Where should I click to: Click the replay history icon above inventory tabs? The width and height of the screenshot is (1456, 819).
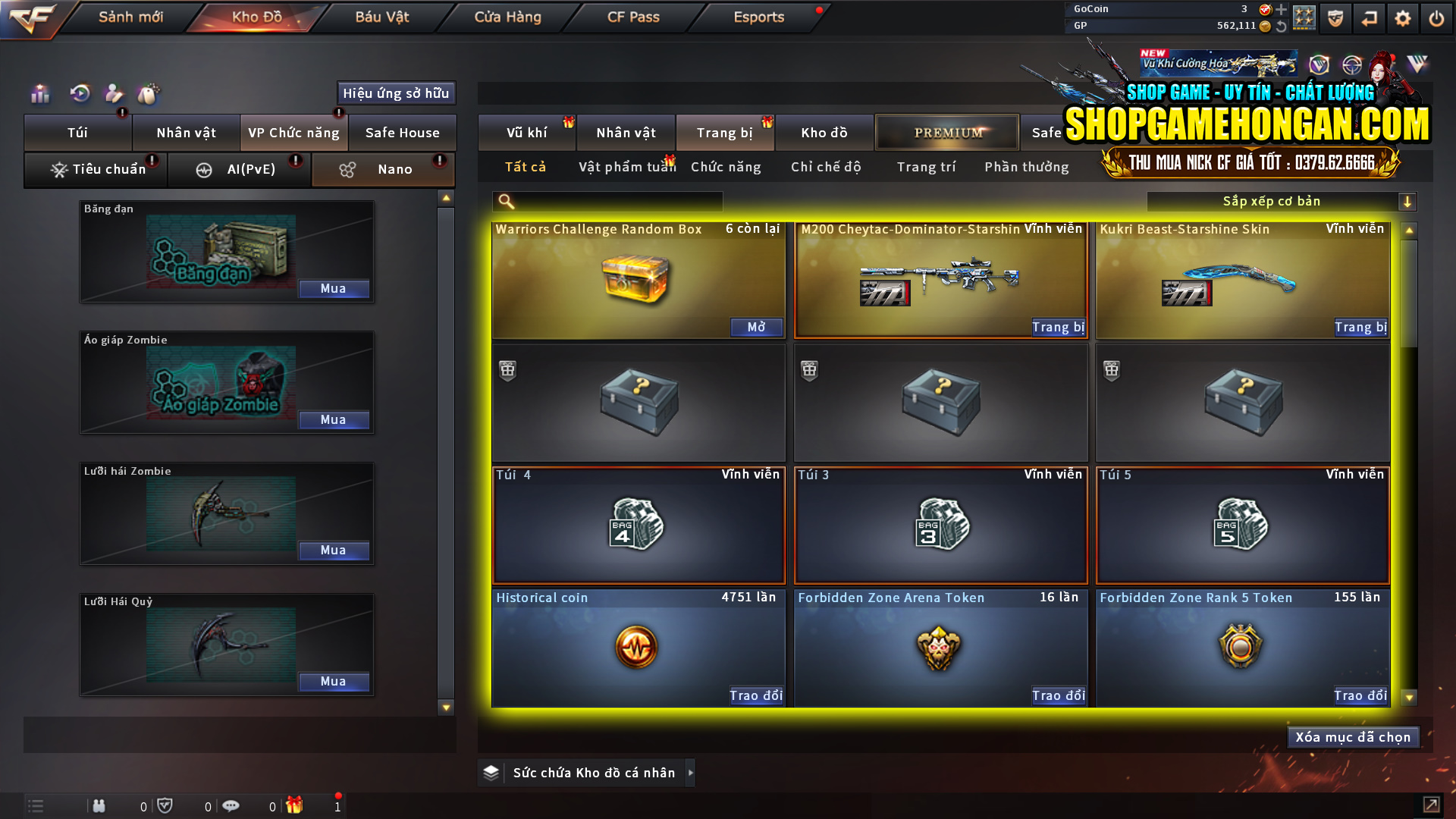click(x=79, y=93)
